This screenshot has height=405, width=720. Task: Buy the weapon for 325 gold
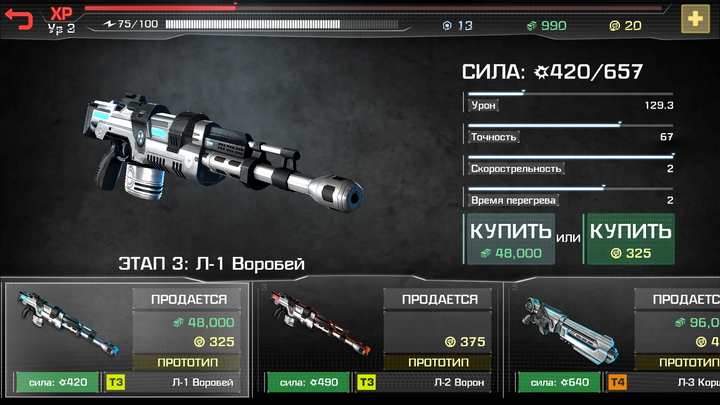click(x=629, y=240)
